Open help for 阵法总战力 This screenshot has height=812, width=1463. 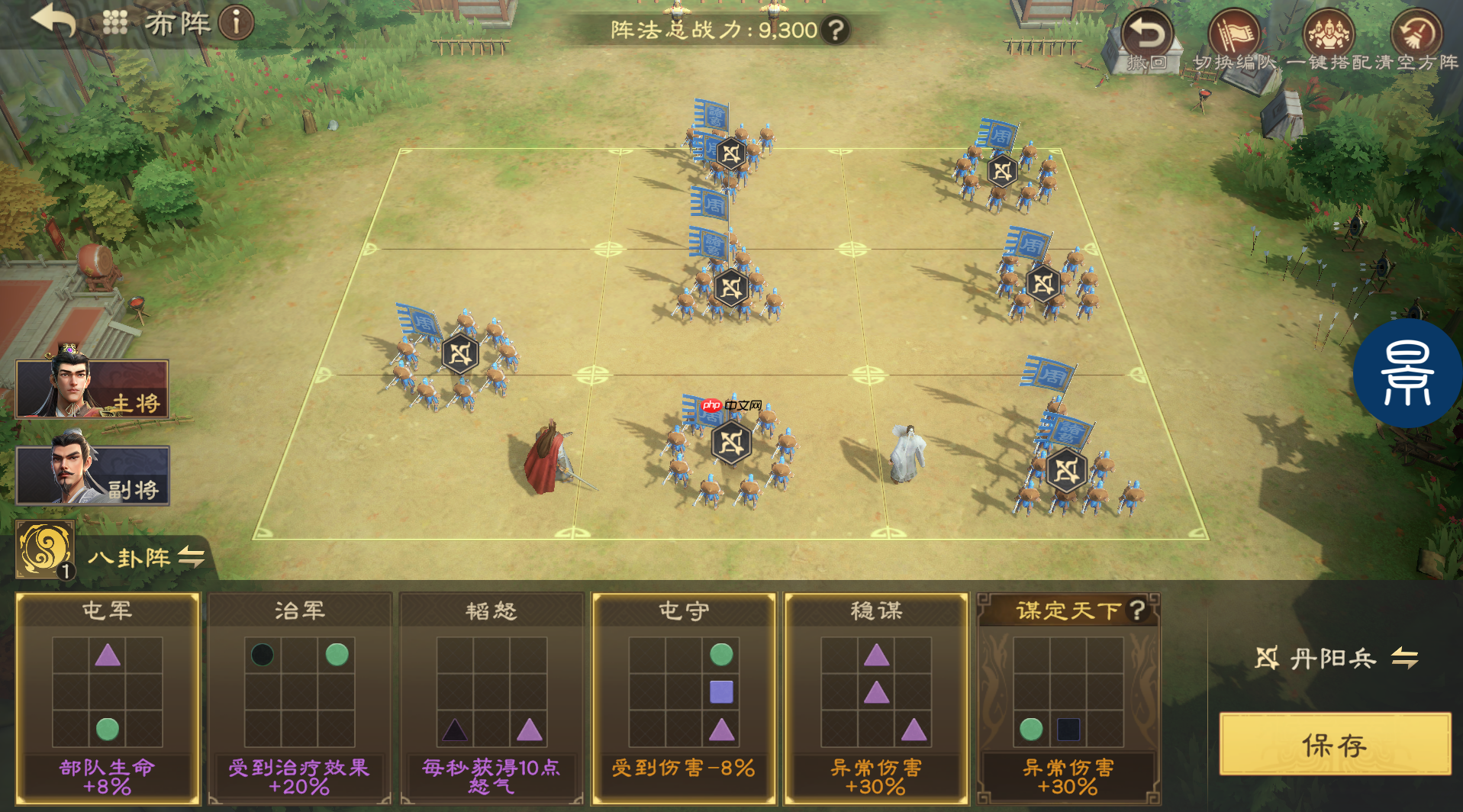pyautogui.click(x=837, y=31)
